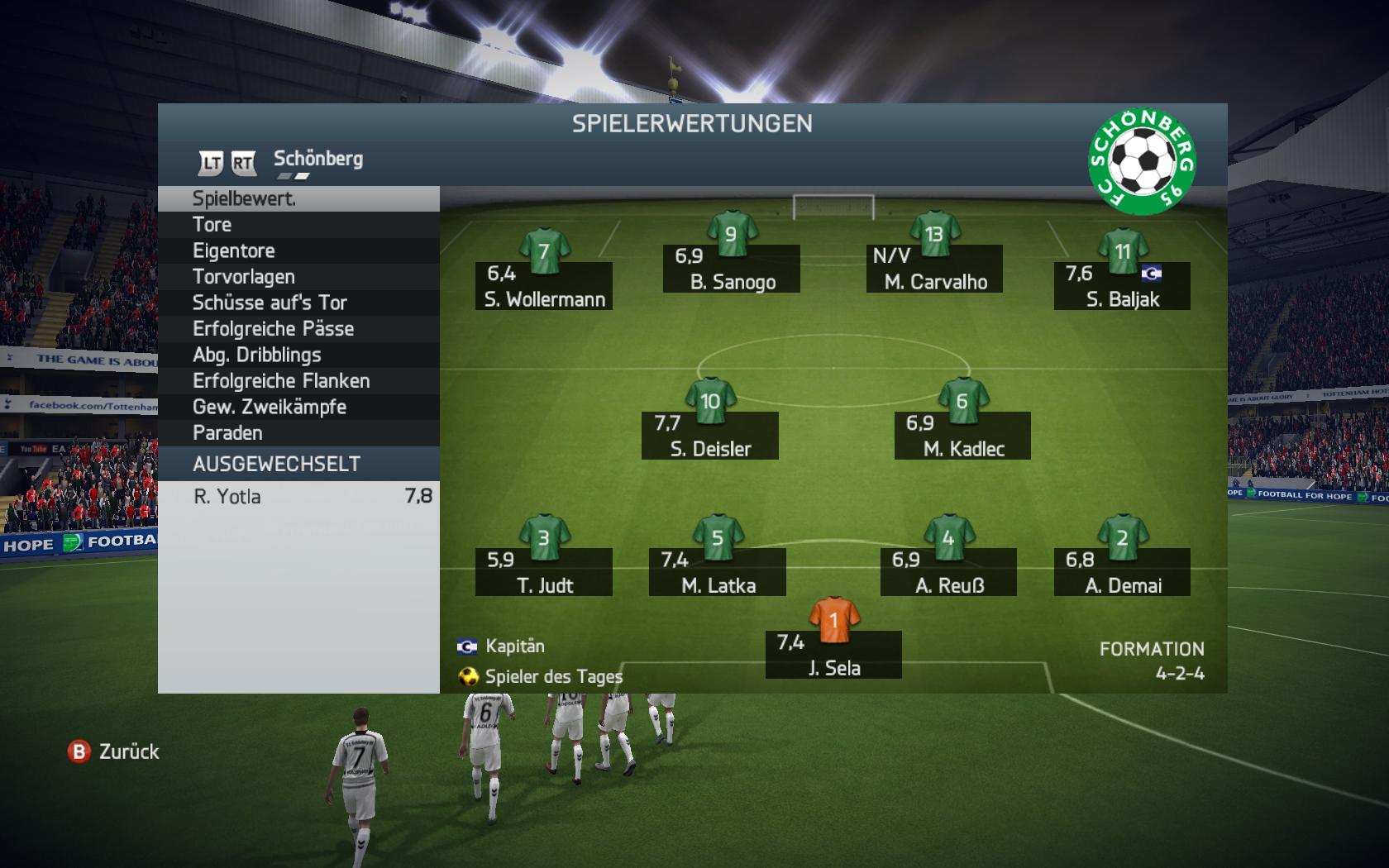1389x868 pixels.
Task: Pick midfielder S. Deisler's card
Action: click(710, 435)
